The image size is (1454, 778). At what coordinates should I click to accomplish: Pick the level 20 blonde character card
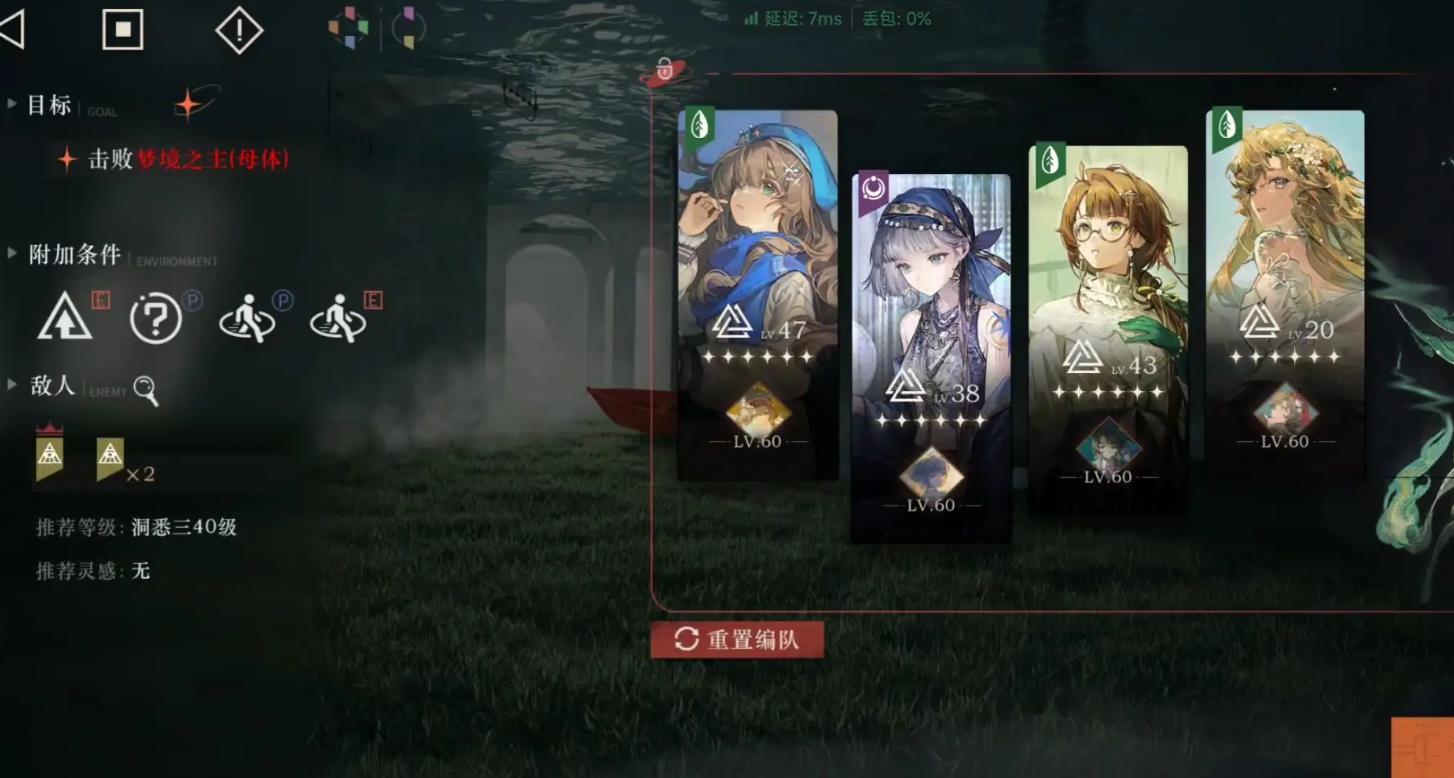click(x=1285, y=240)
